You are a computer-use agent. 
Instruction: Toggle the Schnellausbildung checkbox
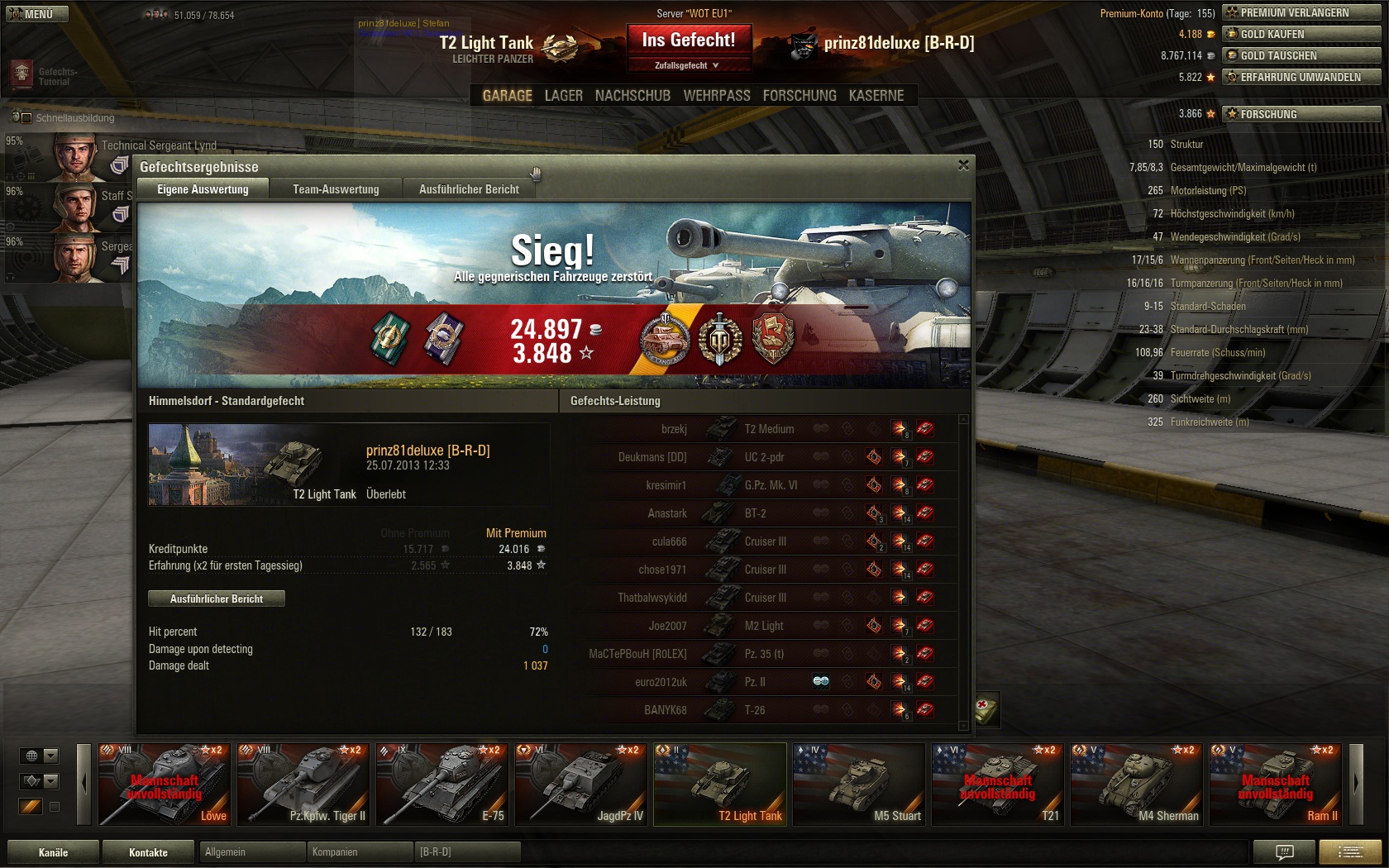[26, 118]
